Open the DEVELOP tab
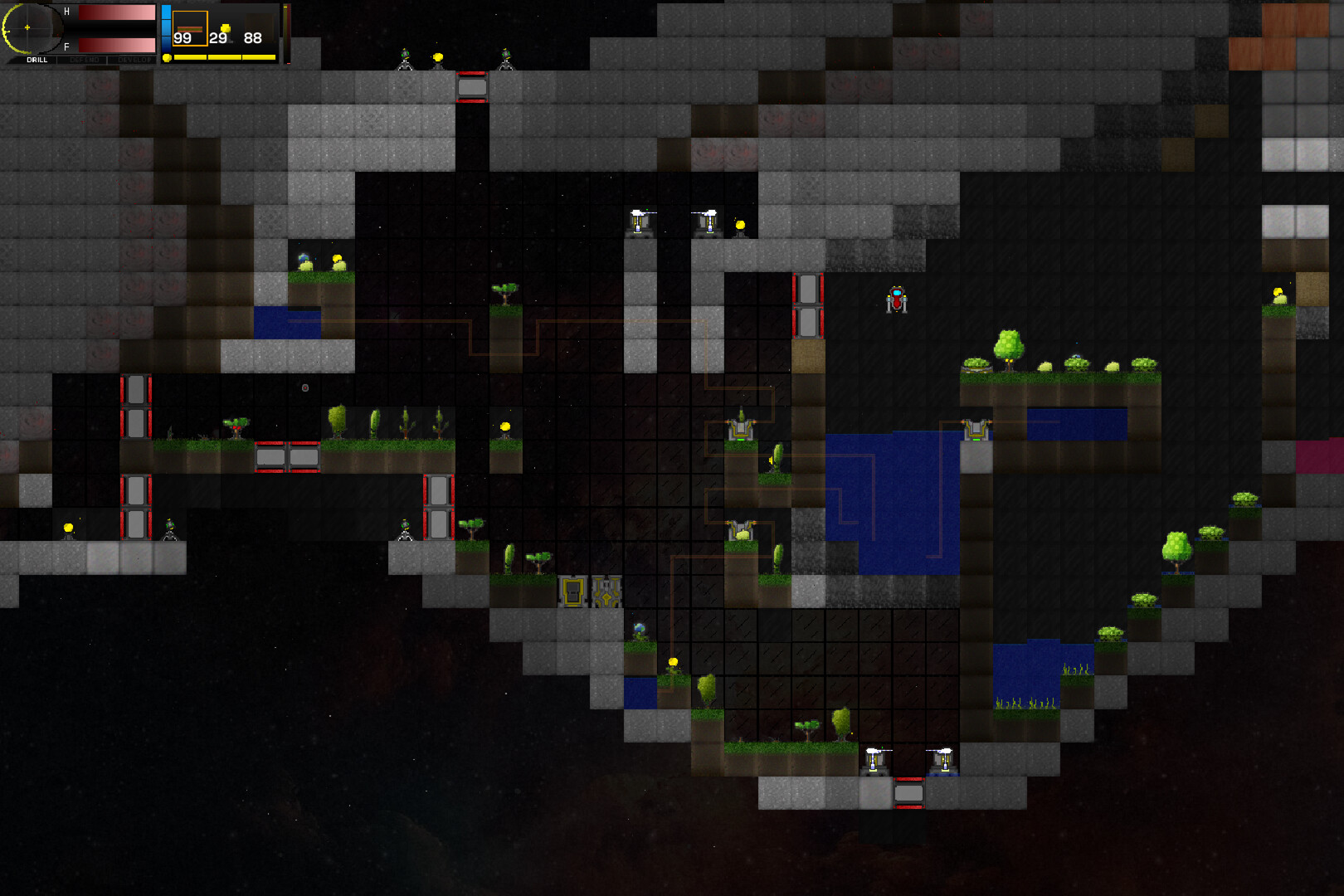Image resolution: width=1344 pixels, height=896 pixels. 135,60
